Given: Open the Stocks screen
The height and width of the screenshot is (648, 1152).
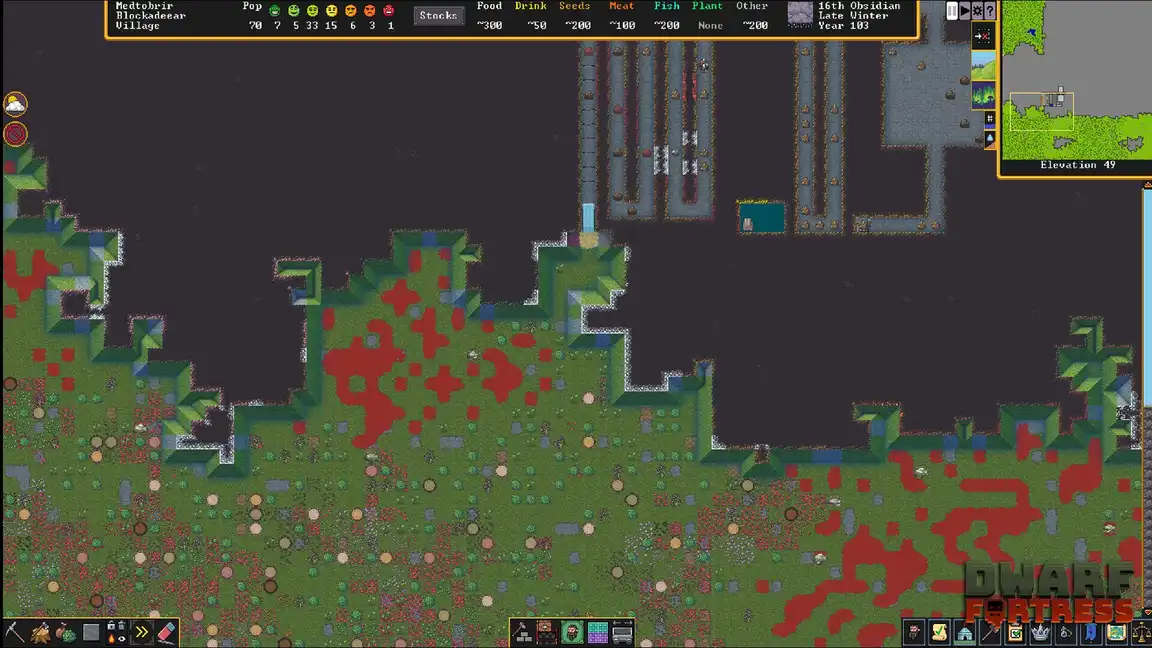Looking at the screenshot, I should [438, 15].
